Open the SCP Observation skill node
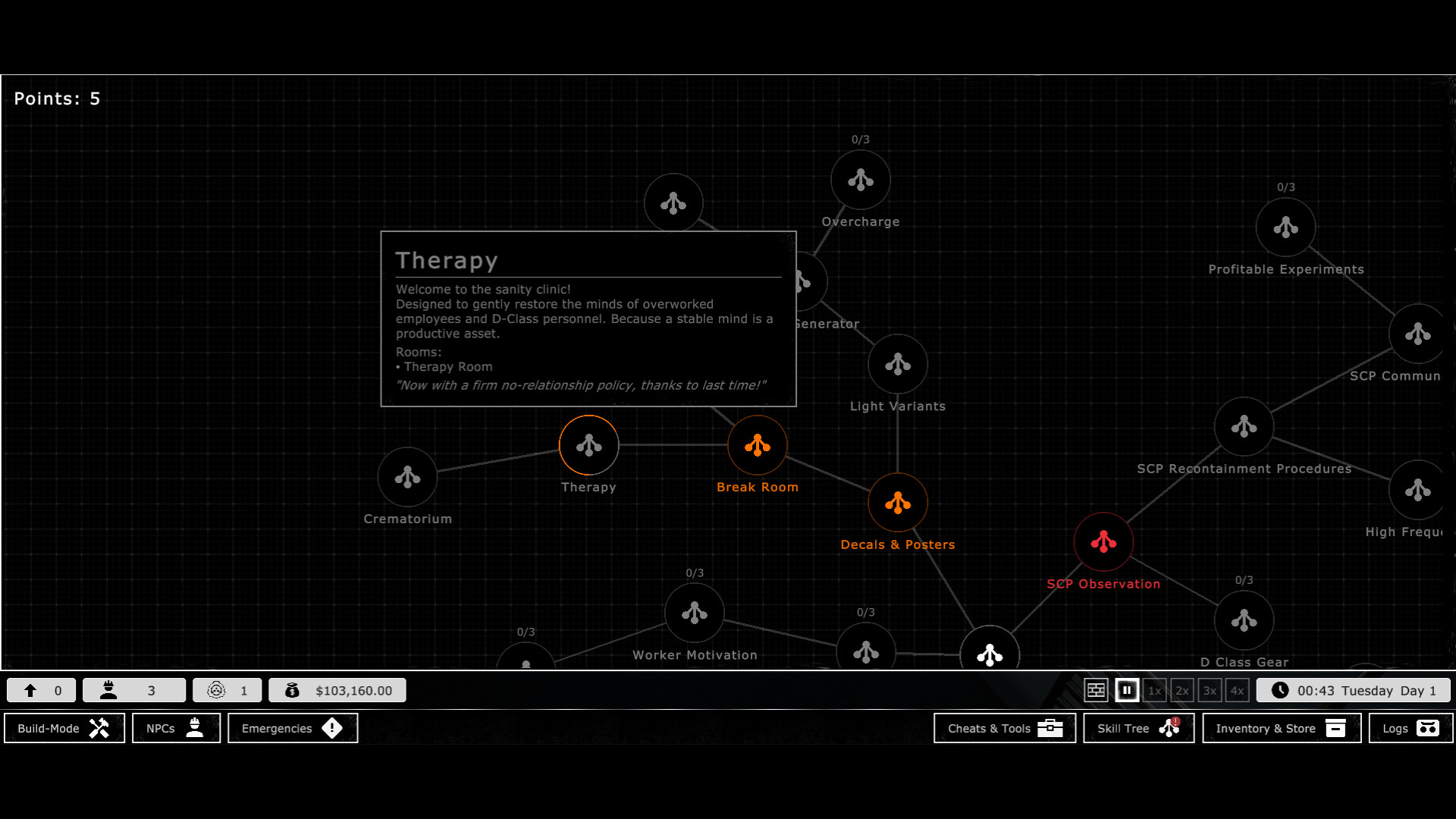Image resolution: width=1456 pixels, height=819 pixels. (x=1103, y=541)
